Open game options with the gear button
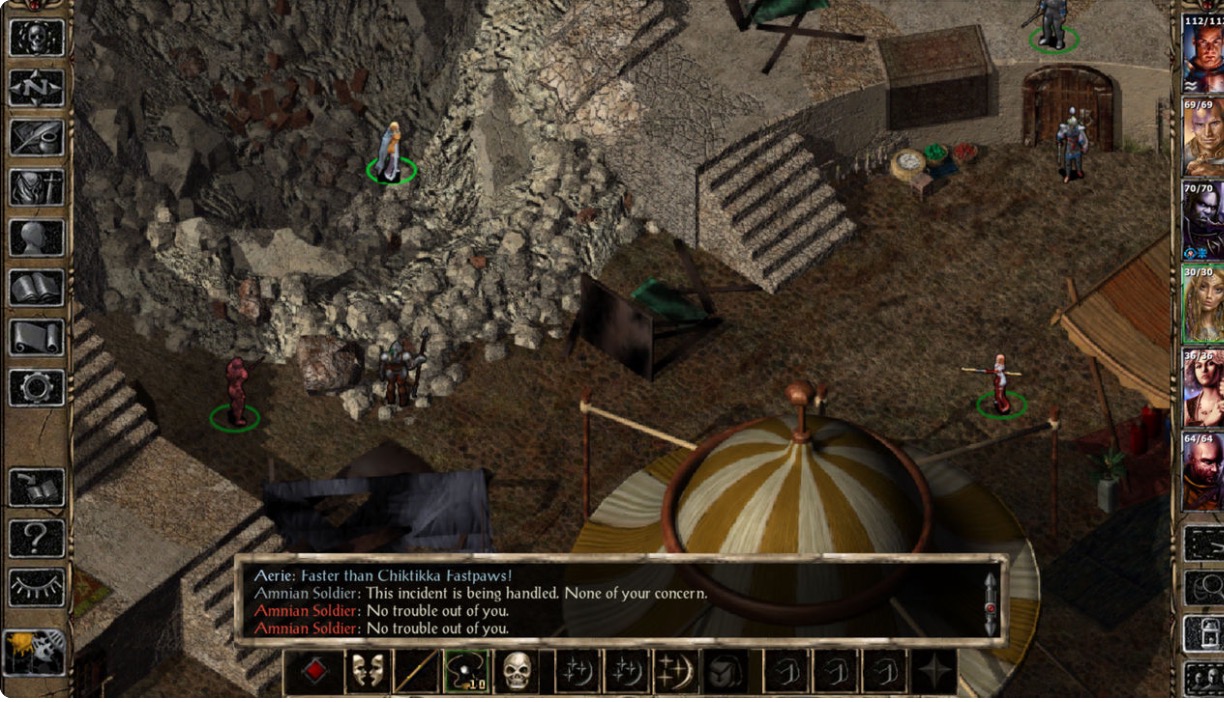 pos(37,388)
